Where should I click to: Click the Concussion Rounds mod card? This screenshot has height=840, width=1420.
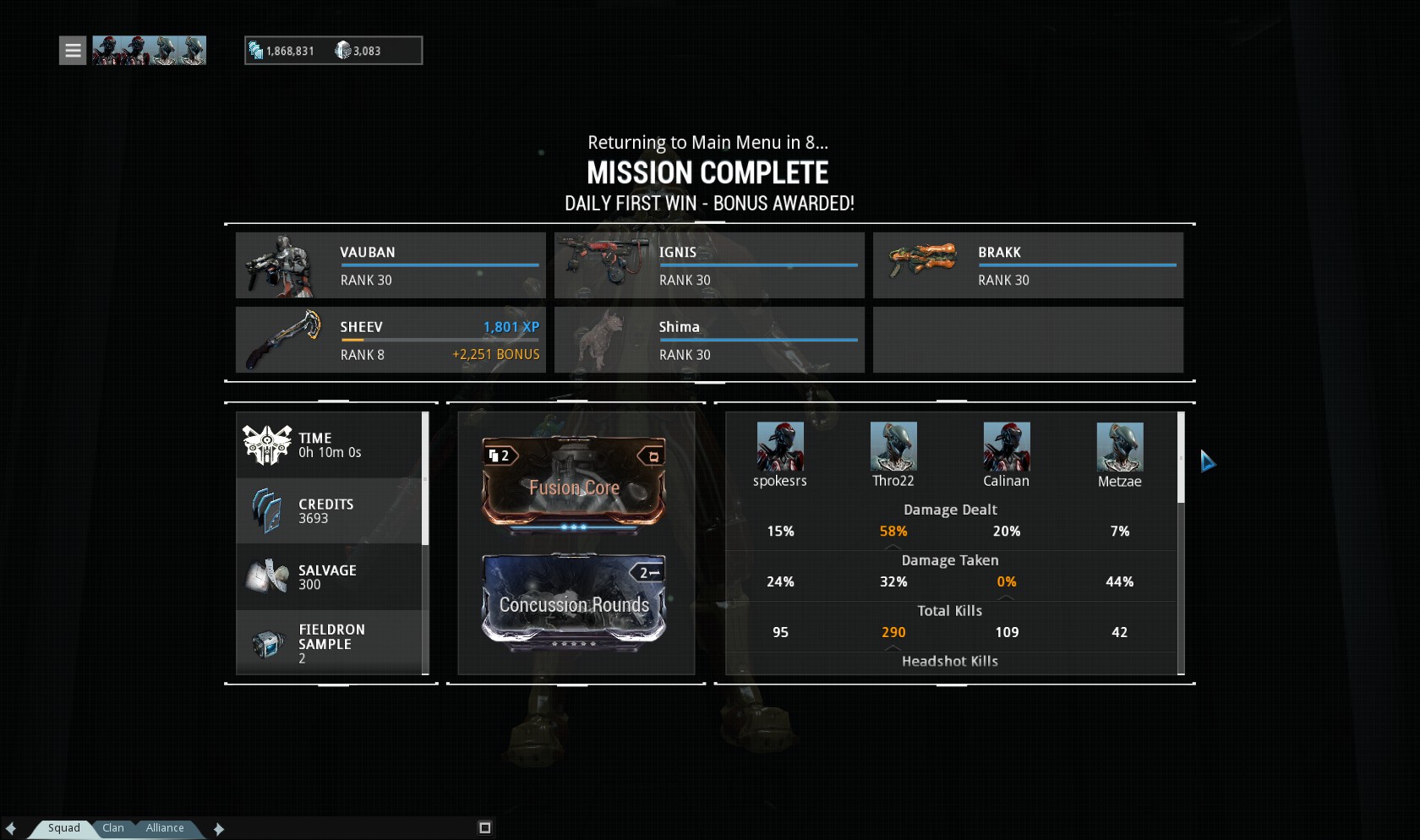574,602
